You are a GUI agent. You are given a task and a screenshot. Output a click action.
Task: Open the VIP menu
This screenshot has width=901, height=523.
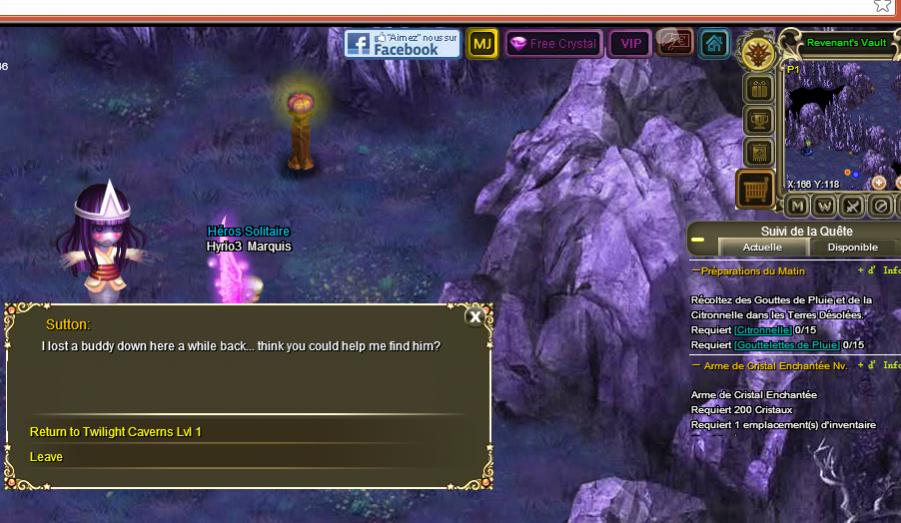click(x=630, y=44)
